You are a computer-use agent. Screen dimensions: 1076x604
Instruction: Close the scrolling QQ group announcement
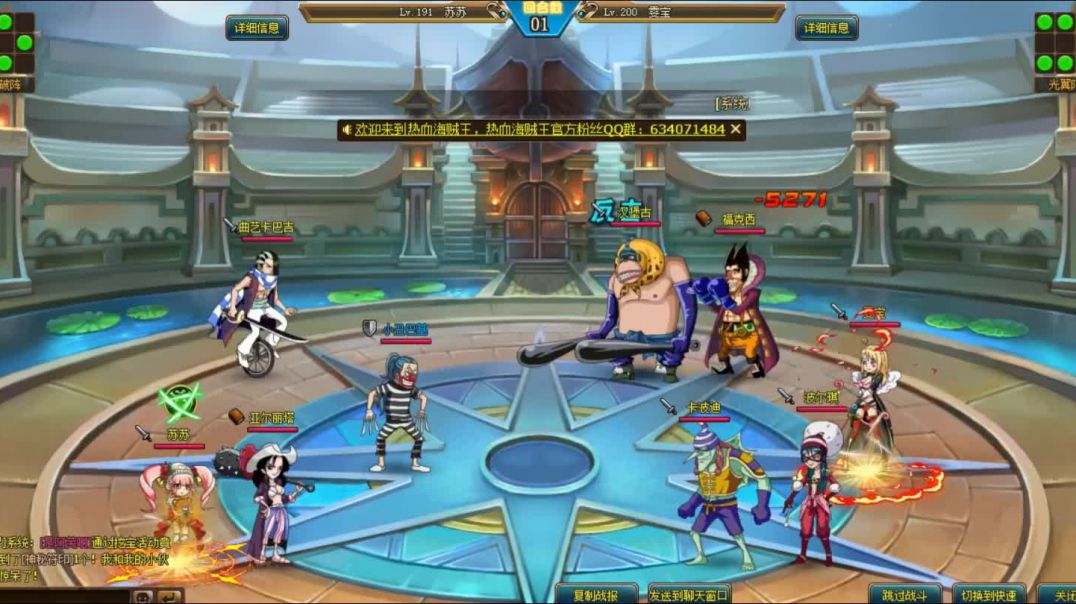(736, 129)
